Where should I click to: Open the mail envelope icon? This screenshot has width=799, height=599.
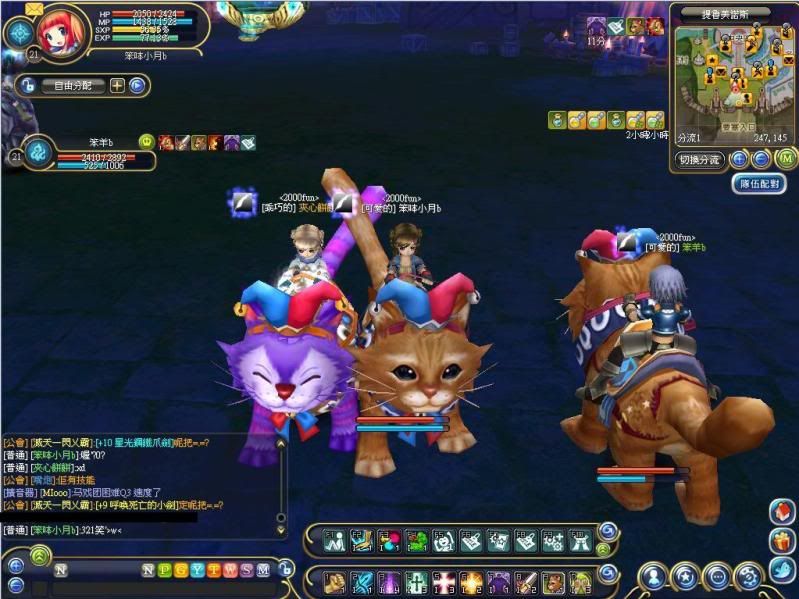tap(34, 9)
